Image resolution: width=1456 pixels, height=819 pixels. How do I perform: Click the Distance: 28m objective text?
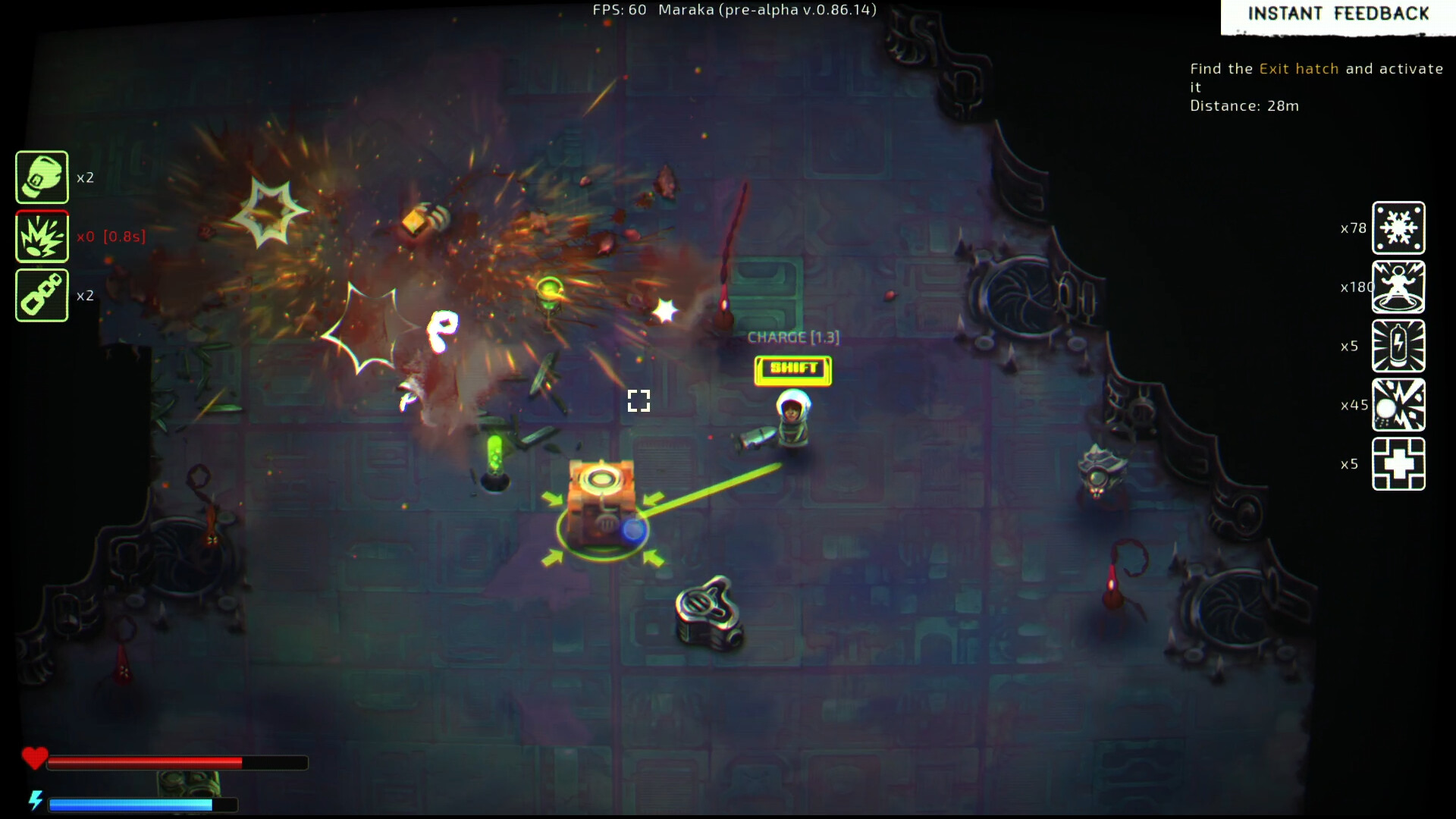tap(1244, 106)
